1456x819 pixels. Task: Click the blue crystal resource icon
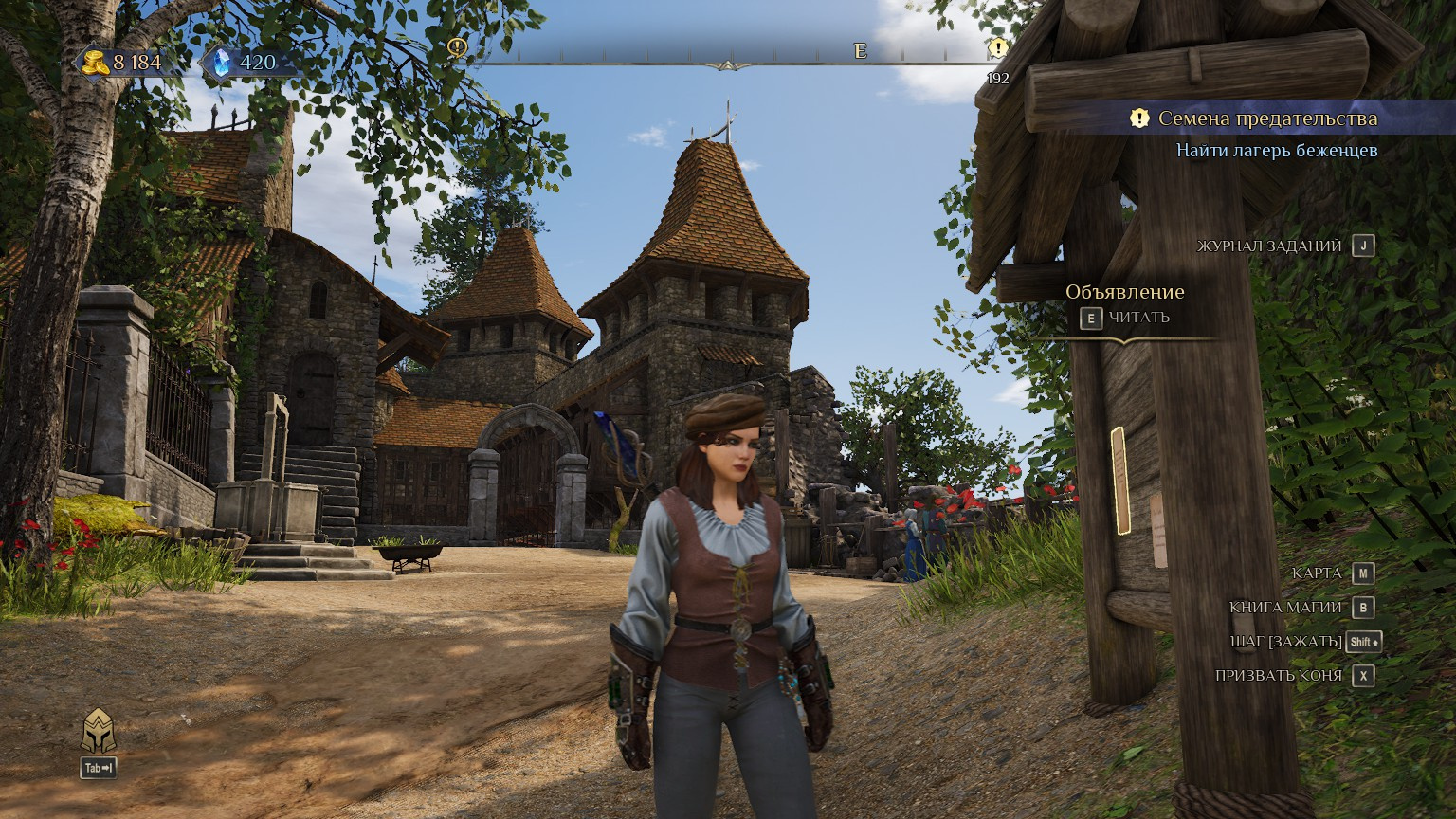click(x=222, y=63)
